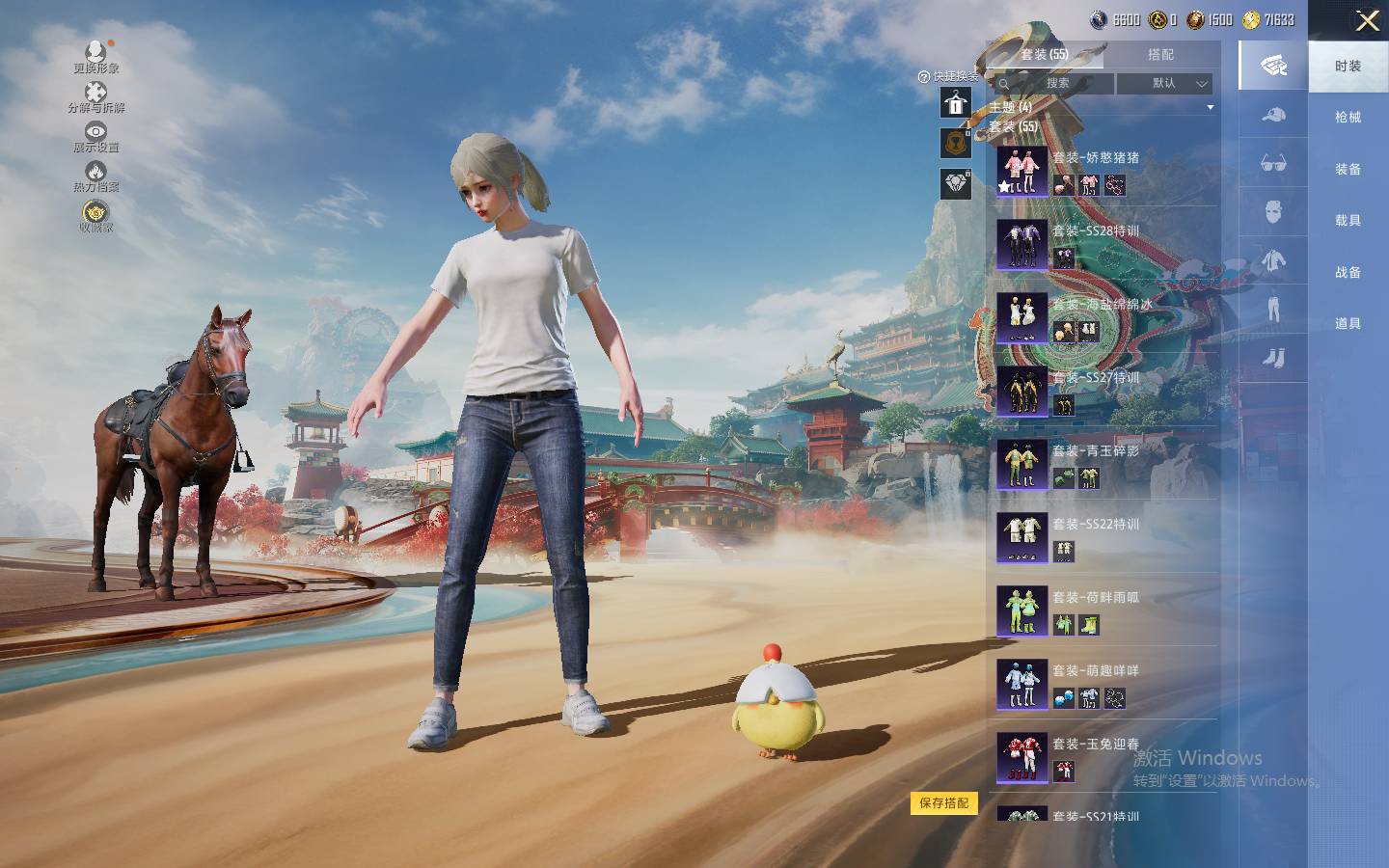Image resolution: width=1389 pixels, height=868 pixels.
Task: Open the 战备 category
Action: coord(1348,272)
